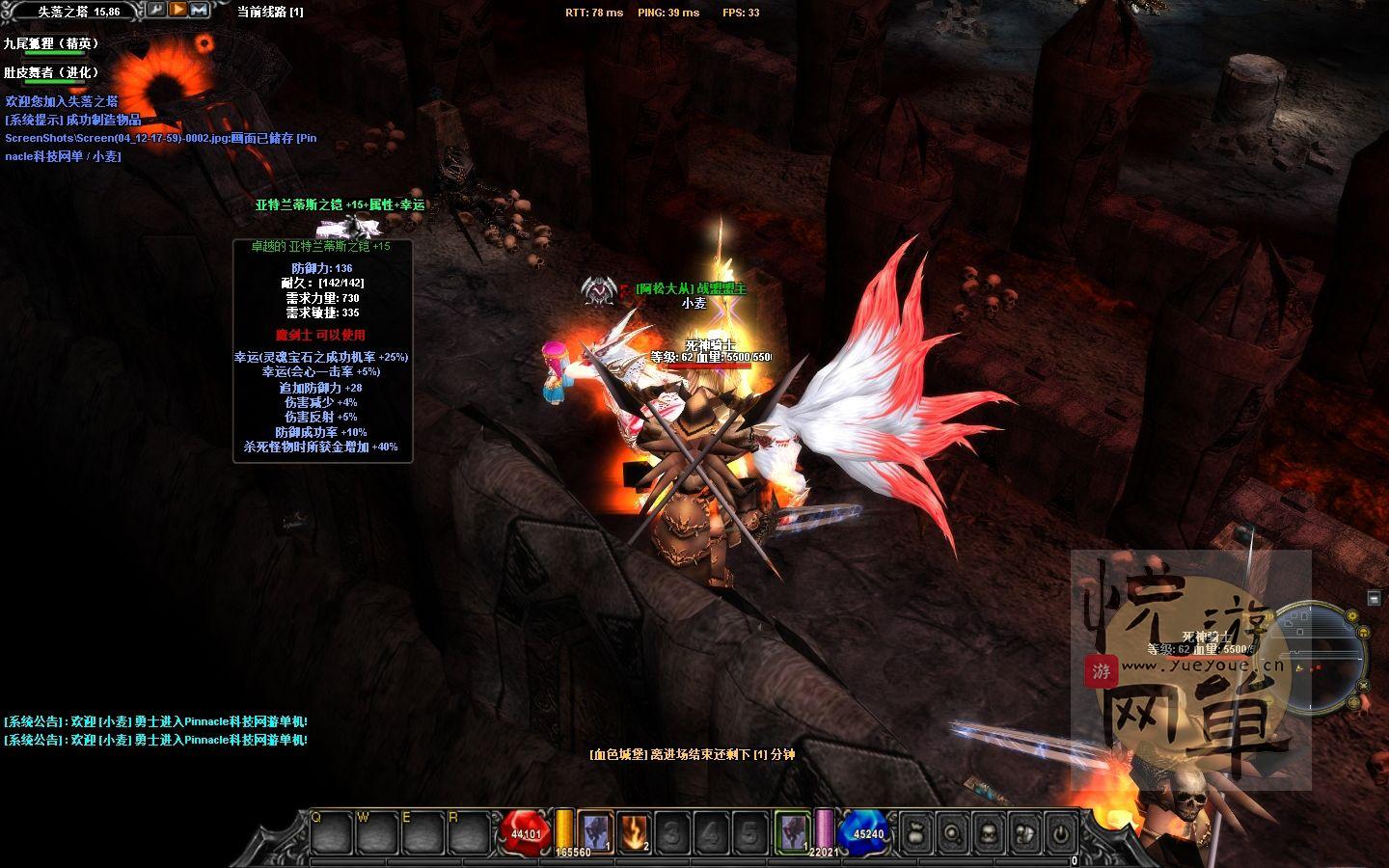Toggle the orange MU Helper auto-play button
Screen dimensions: 1389x868
coord(177,12)
